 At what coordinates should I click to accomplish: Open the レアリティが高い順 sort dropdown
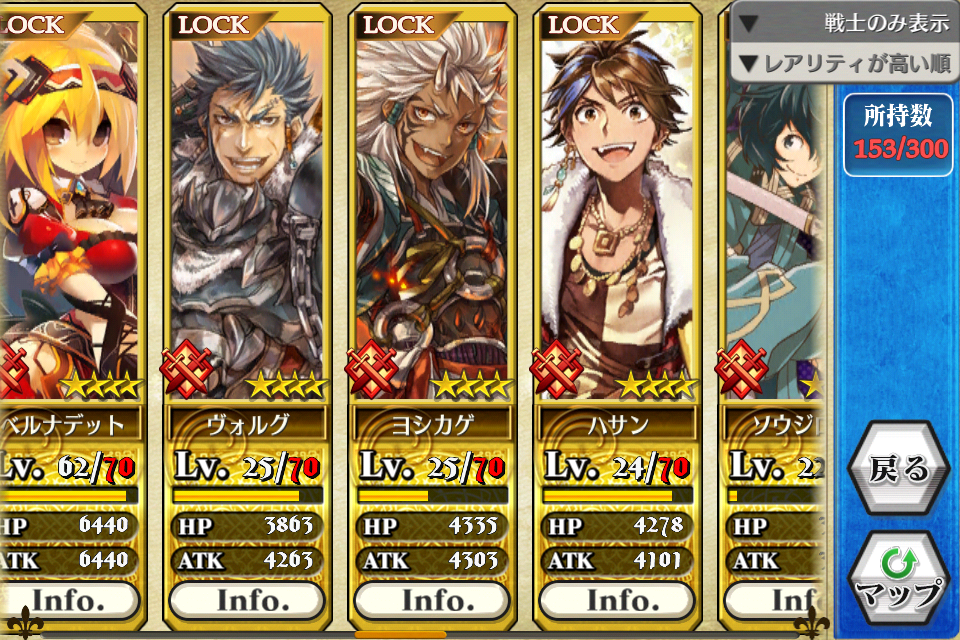pyautogui.click(x=846, y=65)
